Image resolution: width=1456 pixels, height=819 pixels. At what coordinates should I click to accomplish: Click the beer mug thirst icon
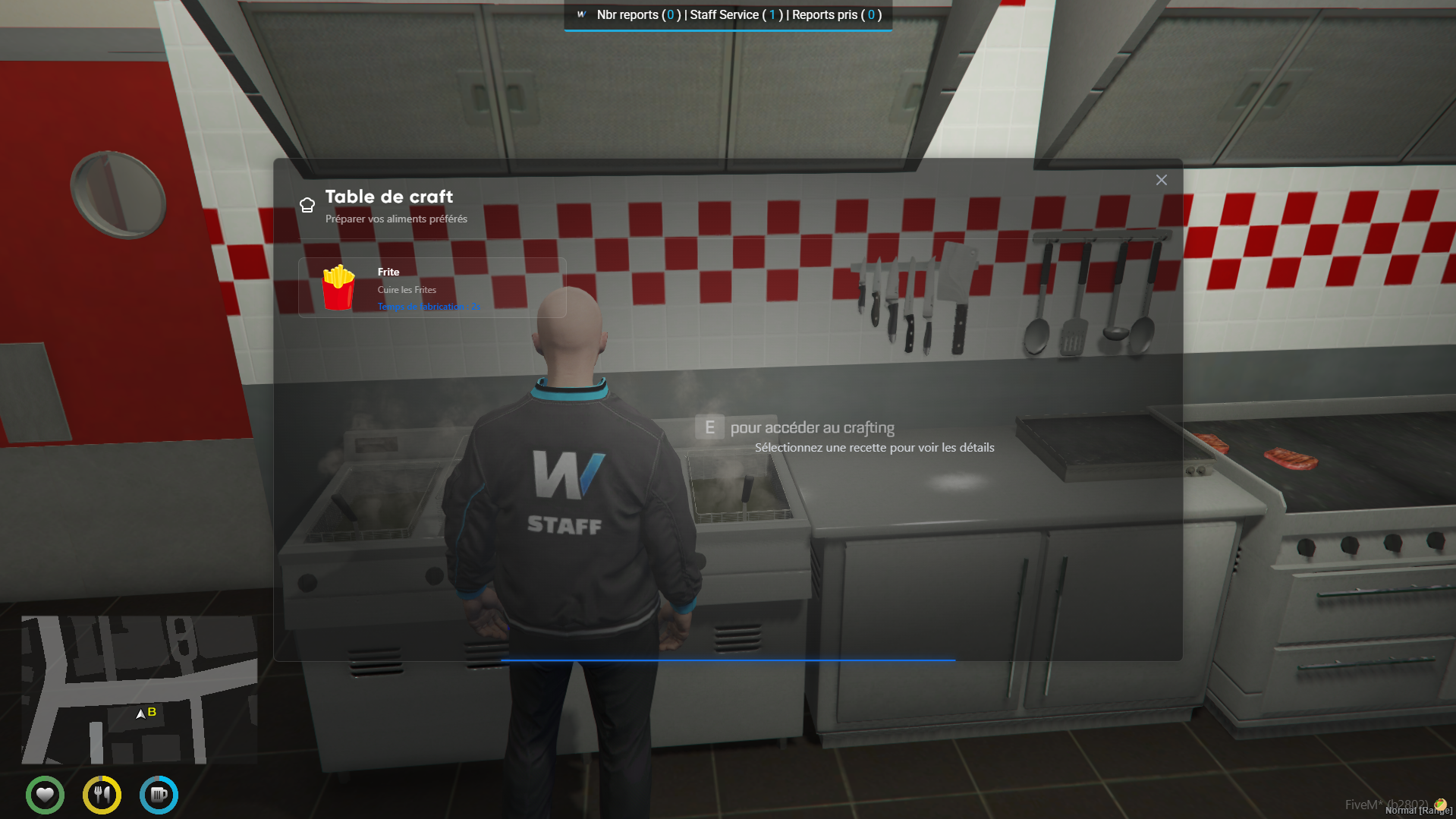[x=159, y=795]
